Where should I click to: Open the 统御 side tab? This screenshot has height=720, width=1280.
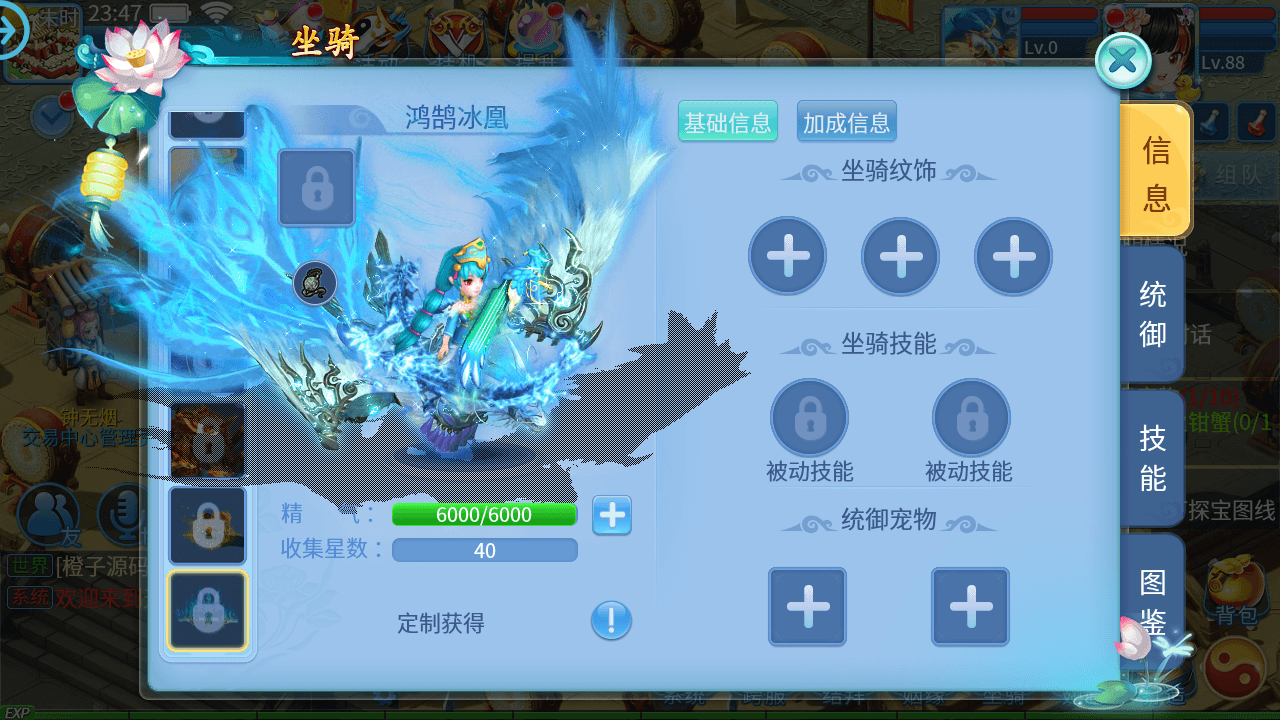[1152, 313]
